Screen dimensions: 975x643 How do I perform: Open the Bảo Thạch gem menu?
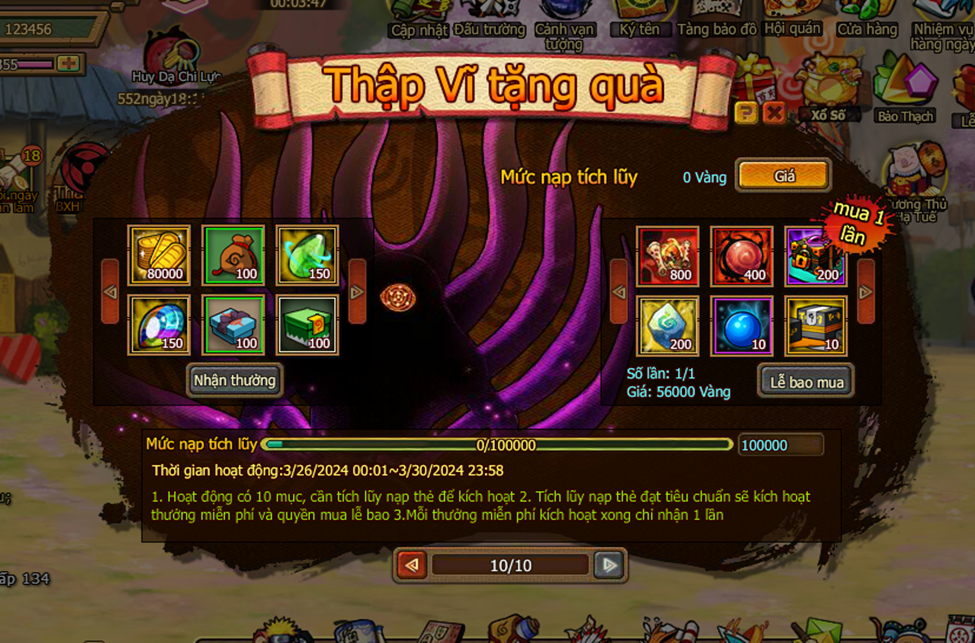[906, 88]
